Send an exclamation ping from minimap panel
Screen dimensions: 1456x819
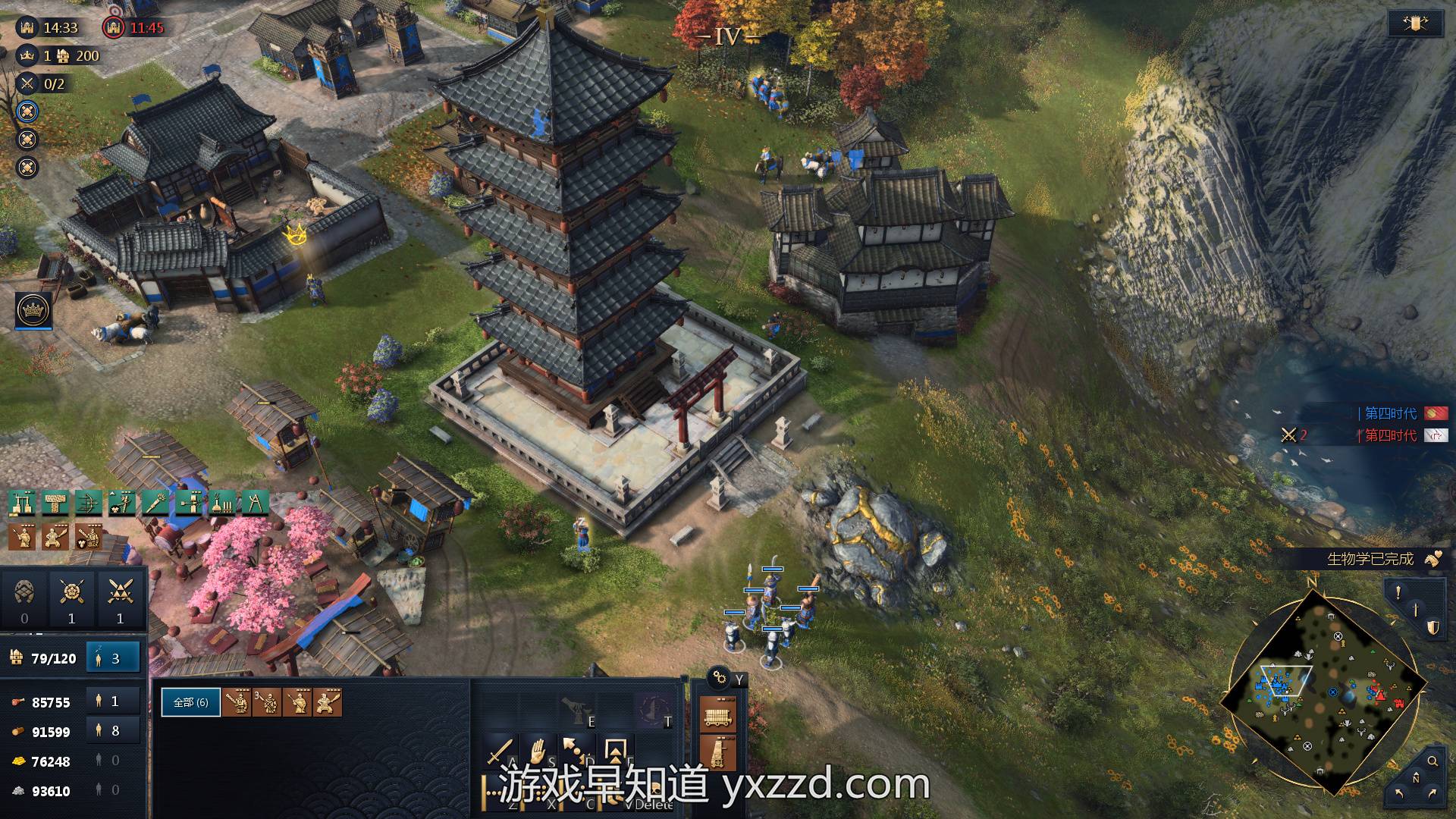click(1398, 591)
